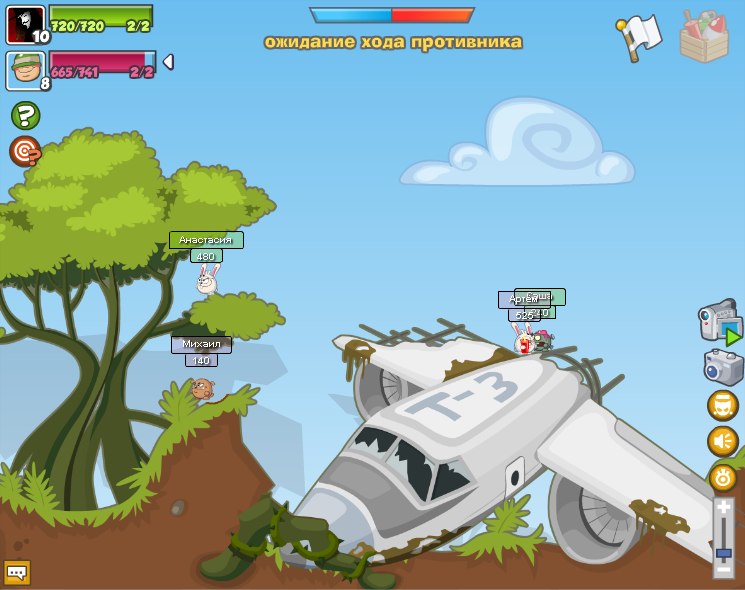Click the orange sun-shaped settings button
The width and height of the screenshot is (745, 590).
(722, 477)
